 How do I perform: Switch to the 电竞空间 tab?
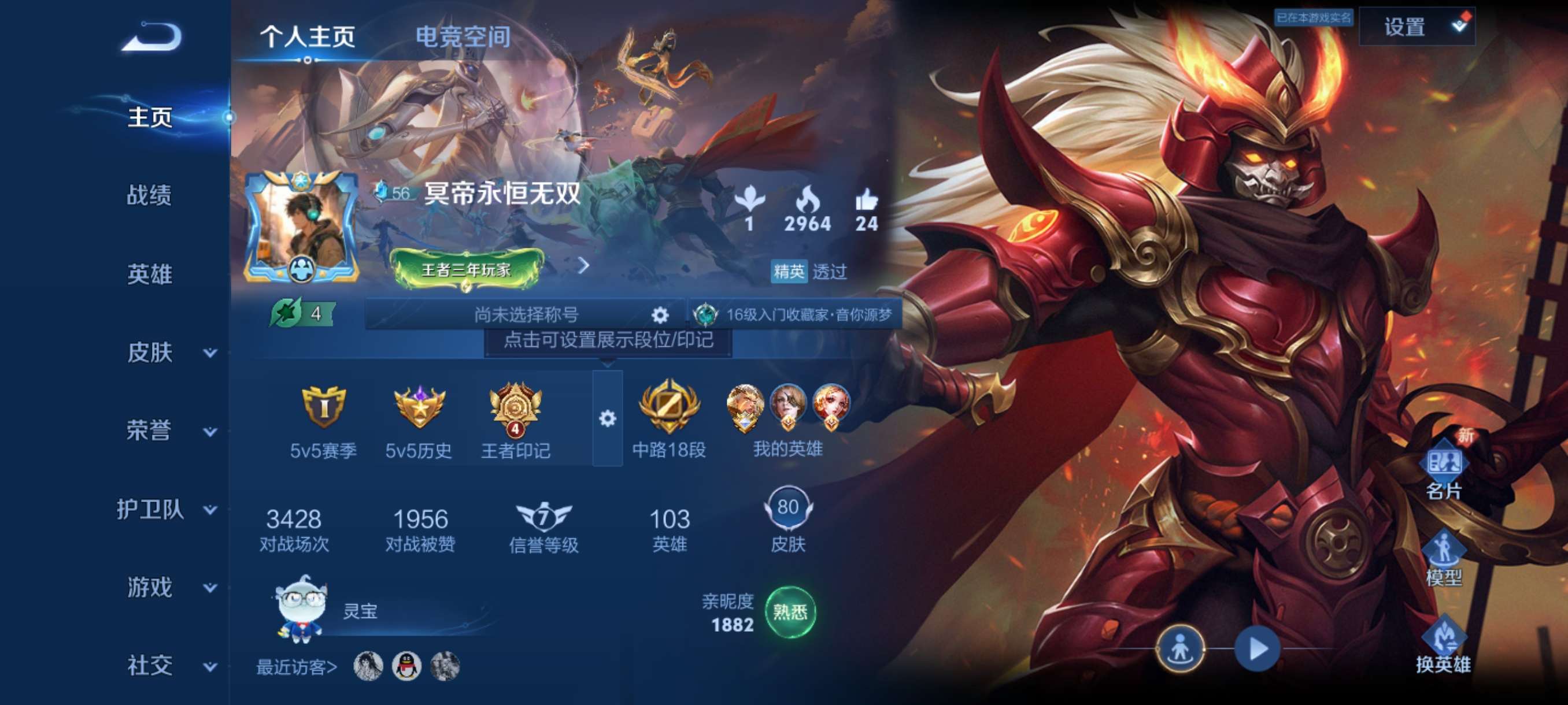(461, 38)
